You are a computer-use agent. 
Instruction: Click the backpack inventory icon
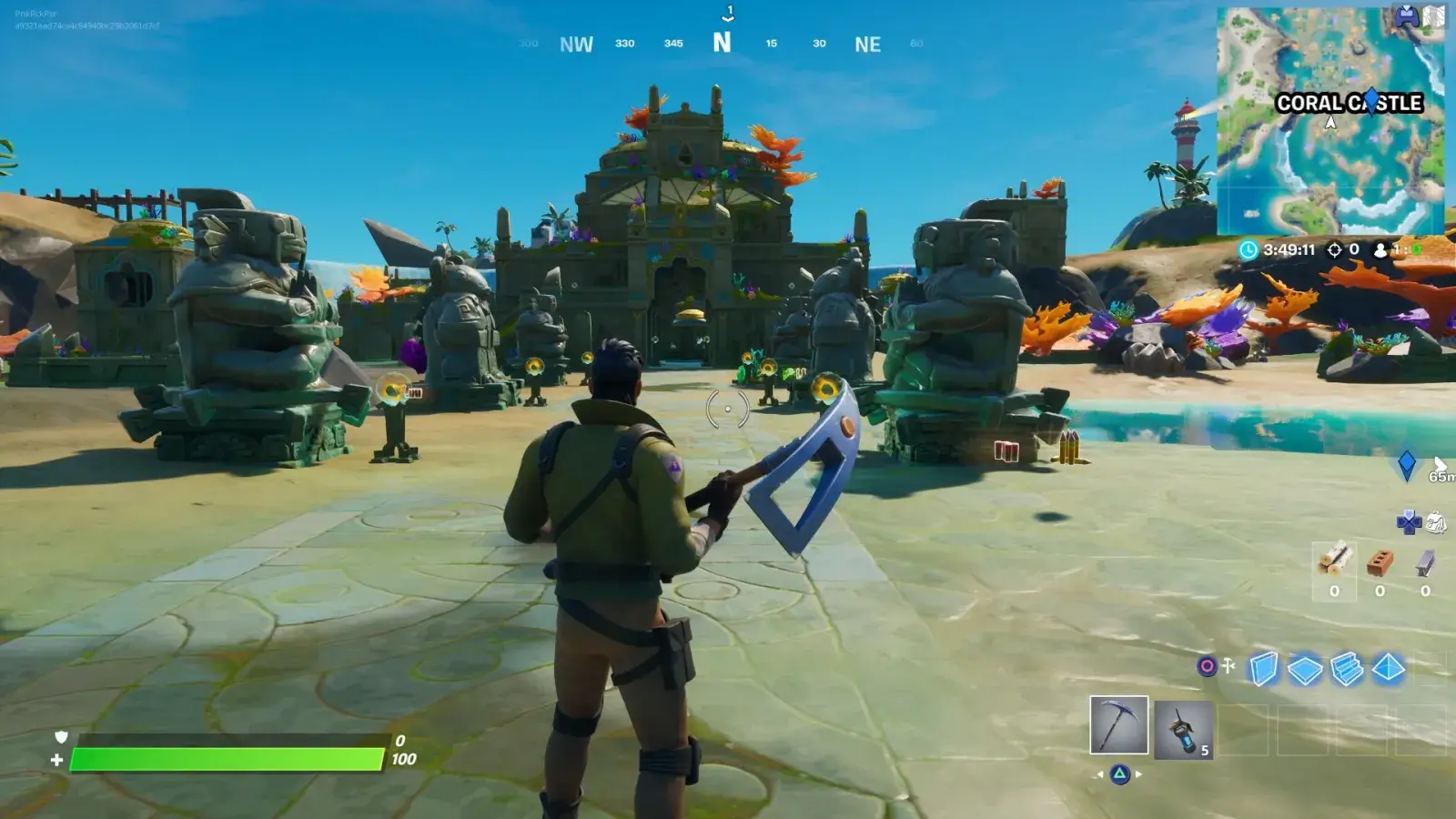click(x=1435, y=521)
